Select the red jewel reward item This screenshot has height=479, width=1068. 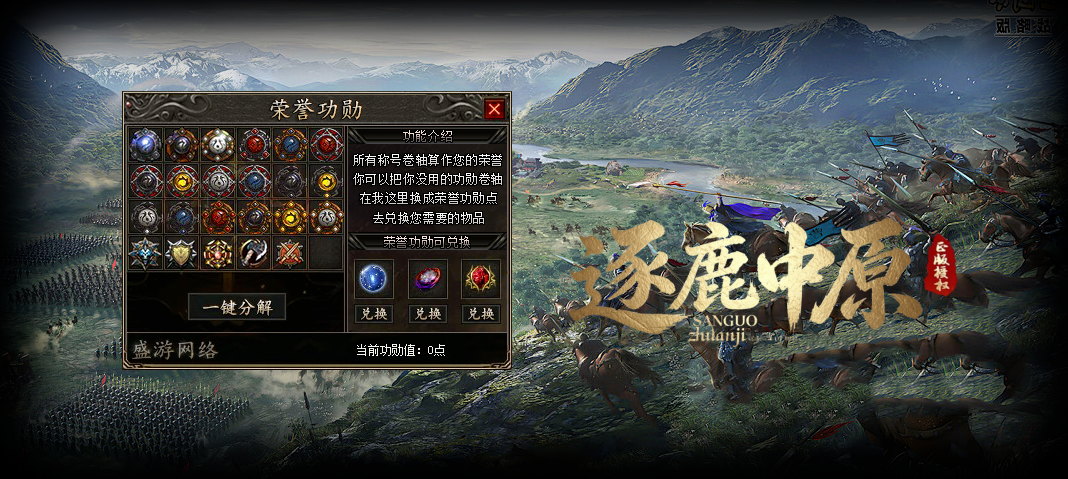click(481, 279)
